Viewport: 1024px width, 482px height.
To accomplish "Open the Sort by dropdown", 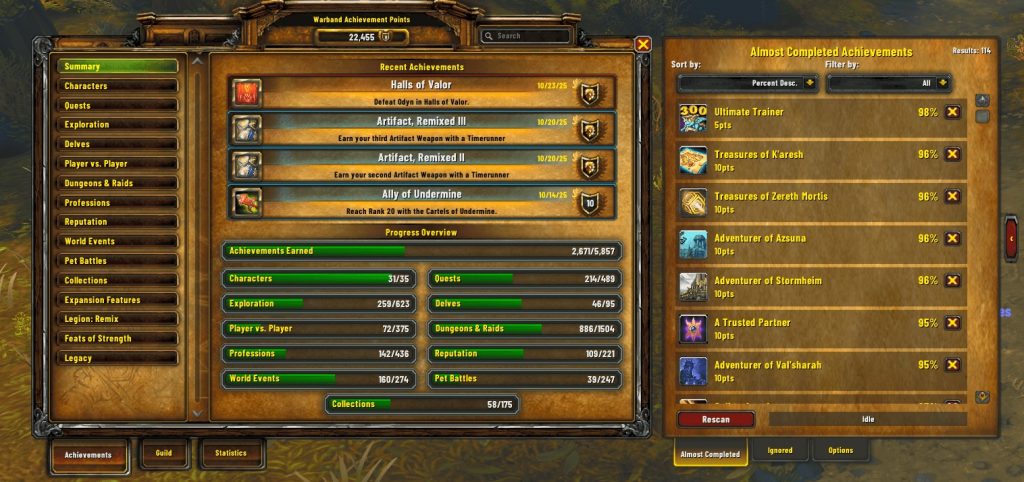I will click(743, 83).
